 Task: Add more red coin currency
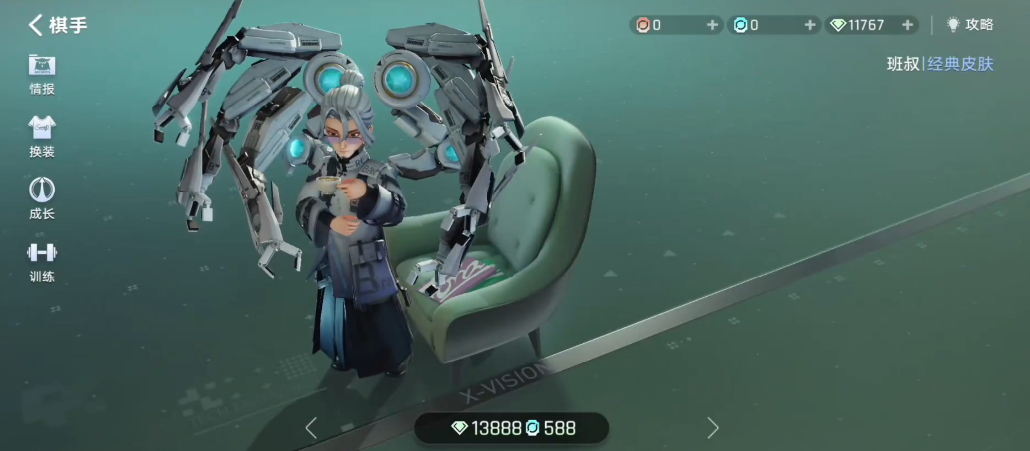click(x=712, y=25)
